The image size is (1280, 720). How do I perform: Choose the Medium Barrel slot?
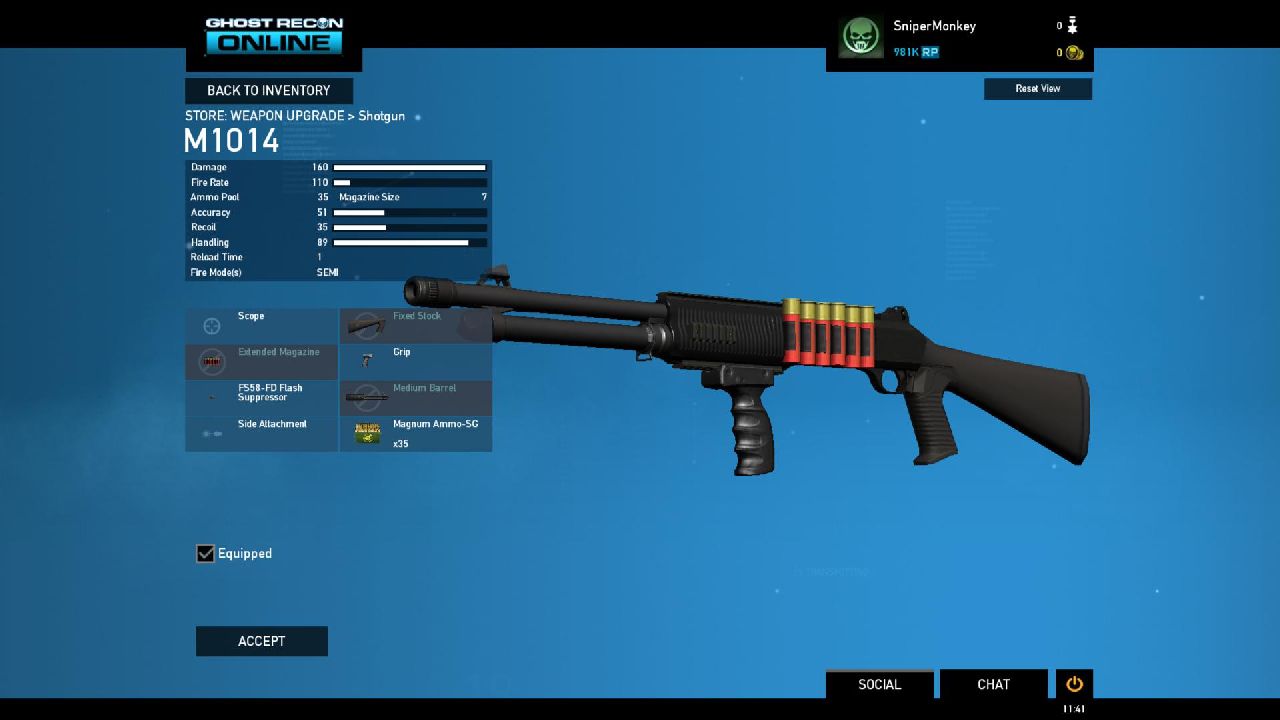click(415, 397)
